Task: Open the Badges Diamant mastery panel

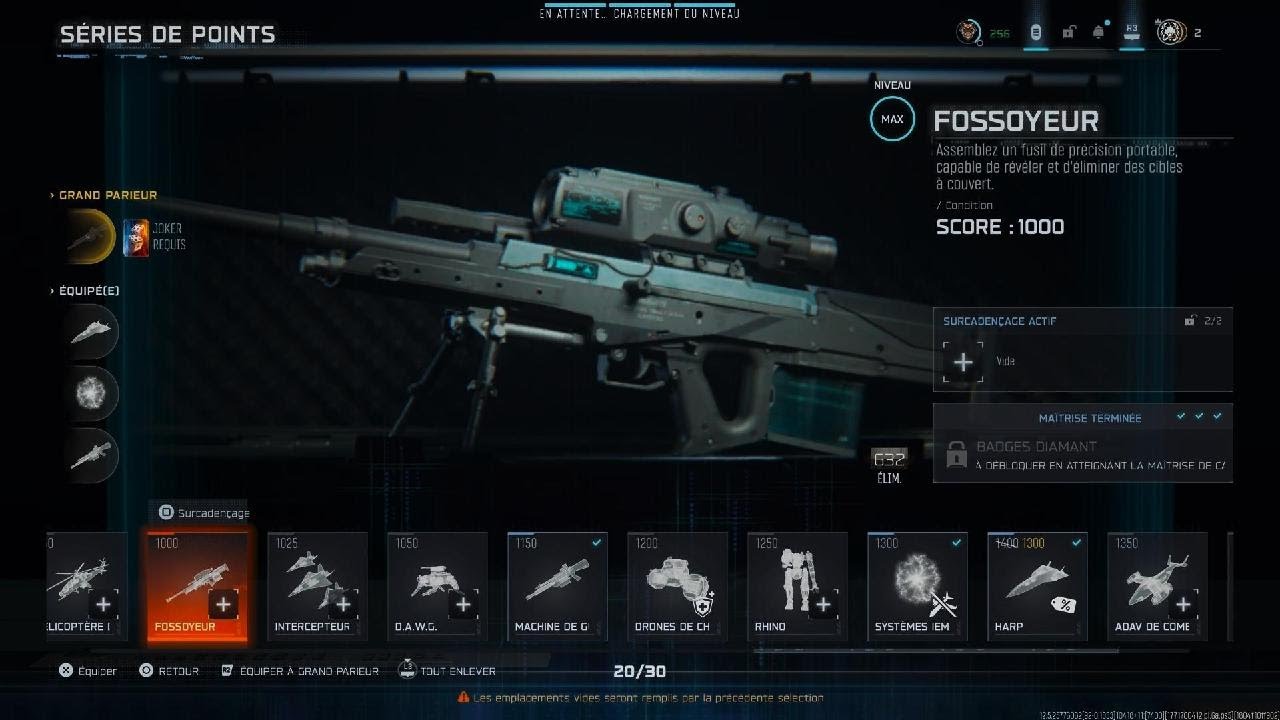Action: (x=1082, y=455)
